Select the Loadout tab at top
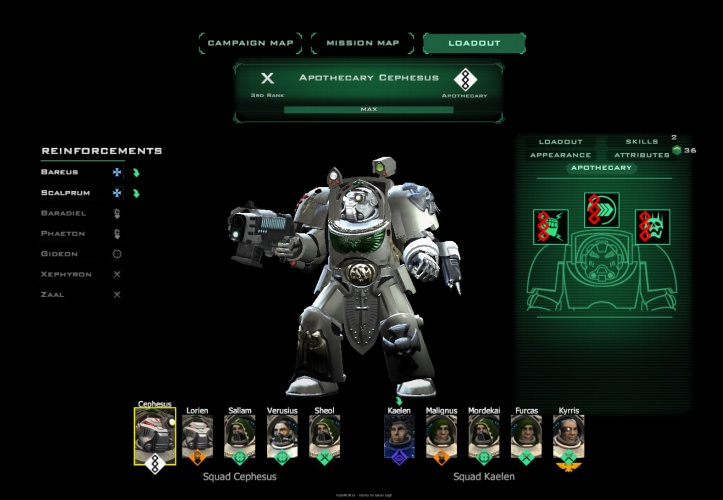Viewport: 723px width, 500px height. [474, 43]
